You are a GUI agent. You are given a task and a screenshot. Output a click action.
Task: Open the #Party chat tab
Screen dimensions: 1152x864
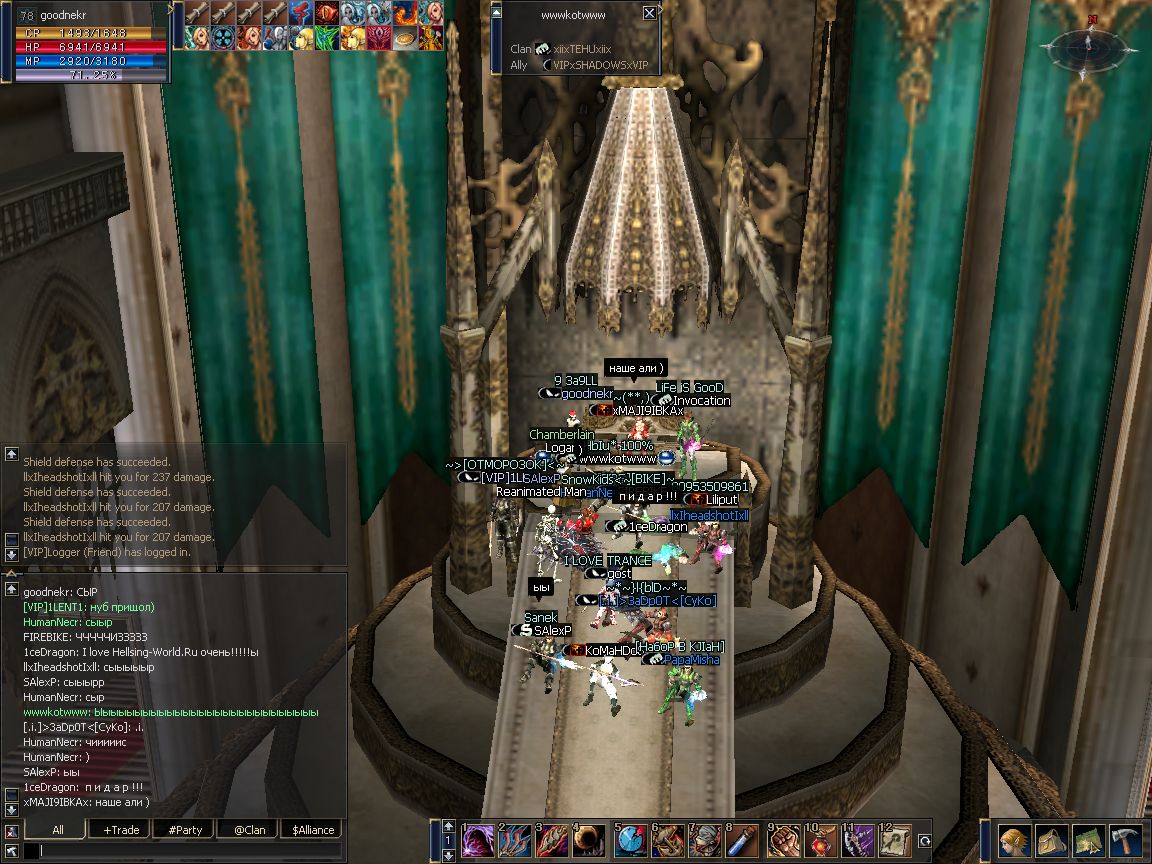185,830
